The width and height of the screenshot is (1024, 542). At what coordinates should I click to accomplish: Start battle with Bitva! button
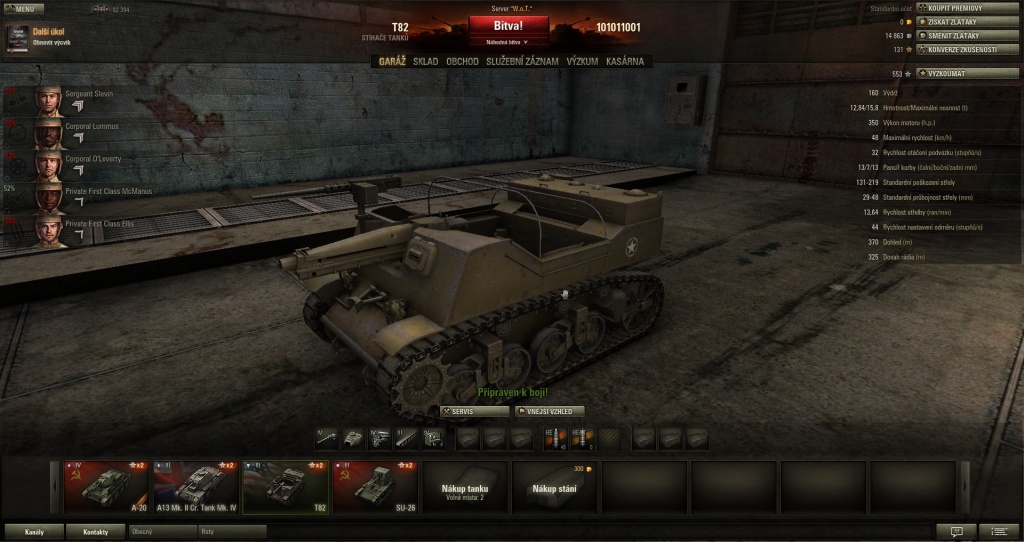[508, 25]
